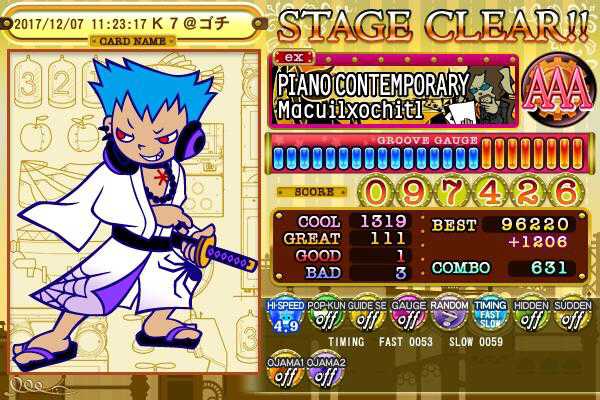The height and width of the screenshot is (400, 600).
Task: Toggle the GUIDE SE option
Action: 366,319
